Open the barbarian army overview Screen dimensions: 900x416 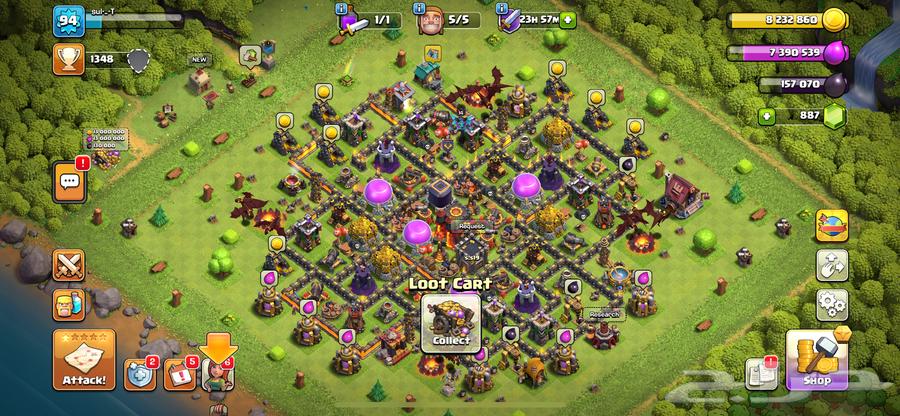69,304
